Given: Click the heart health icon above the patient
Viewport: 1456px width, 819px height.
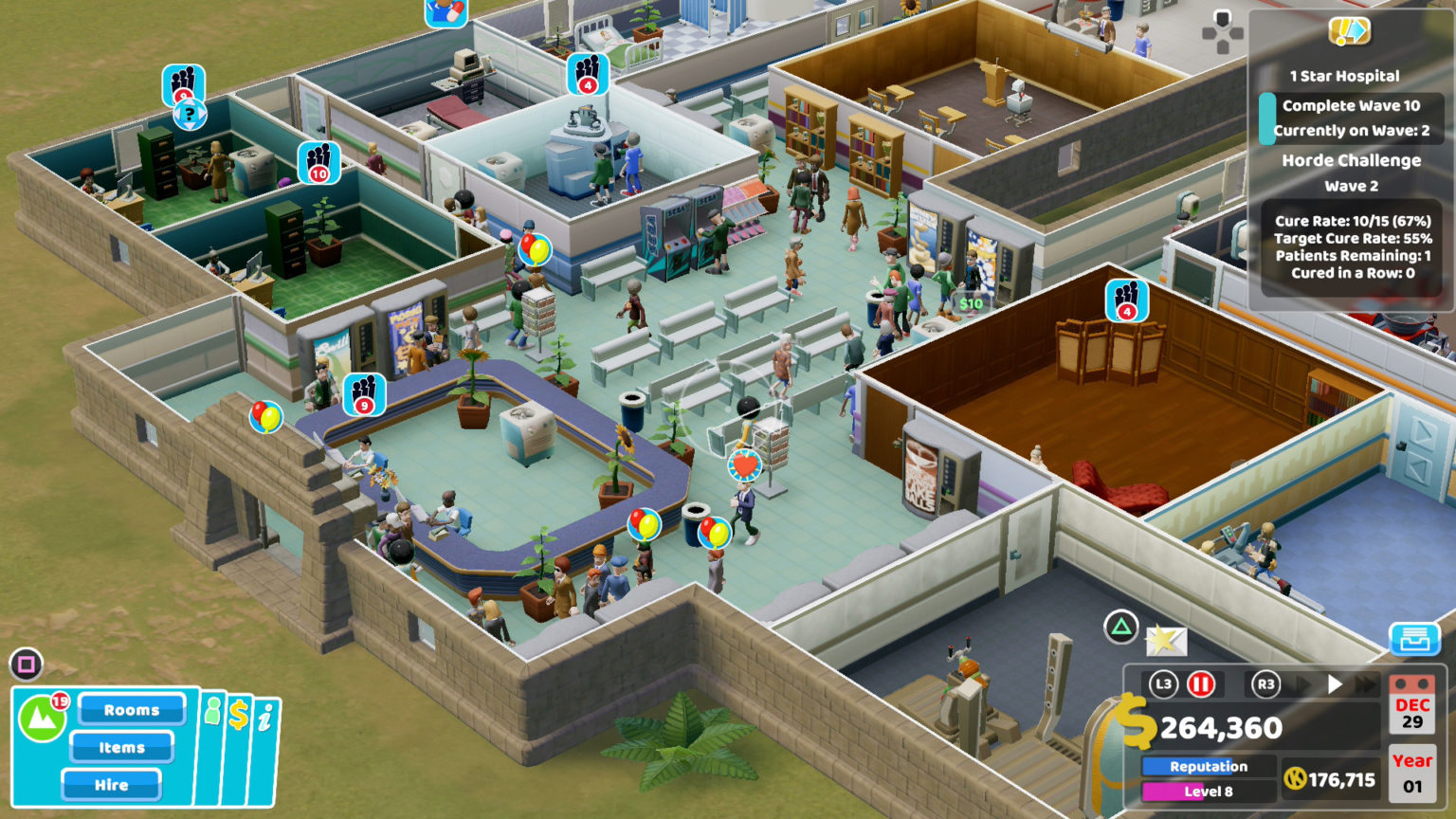Looking at the screenshot, I should [743, 465].
